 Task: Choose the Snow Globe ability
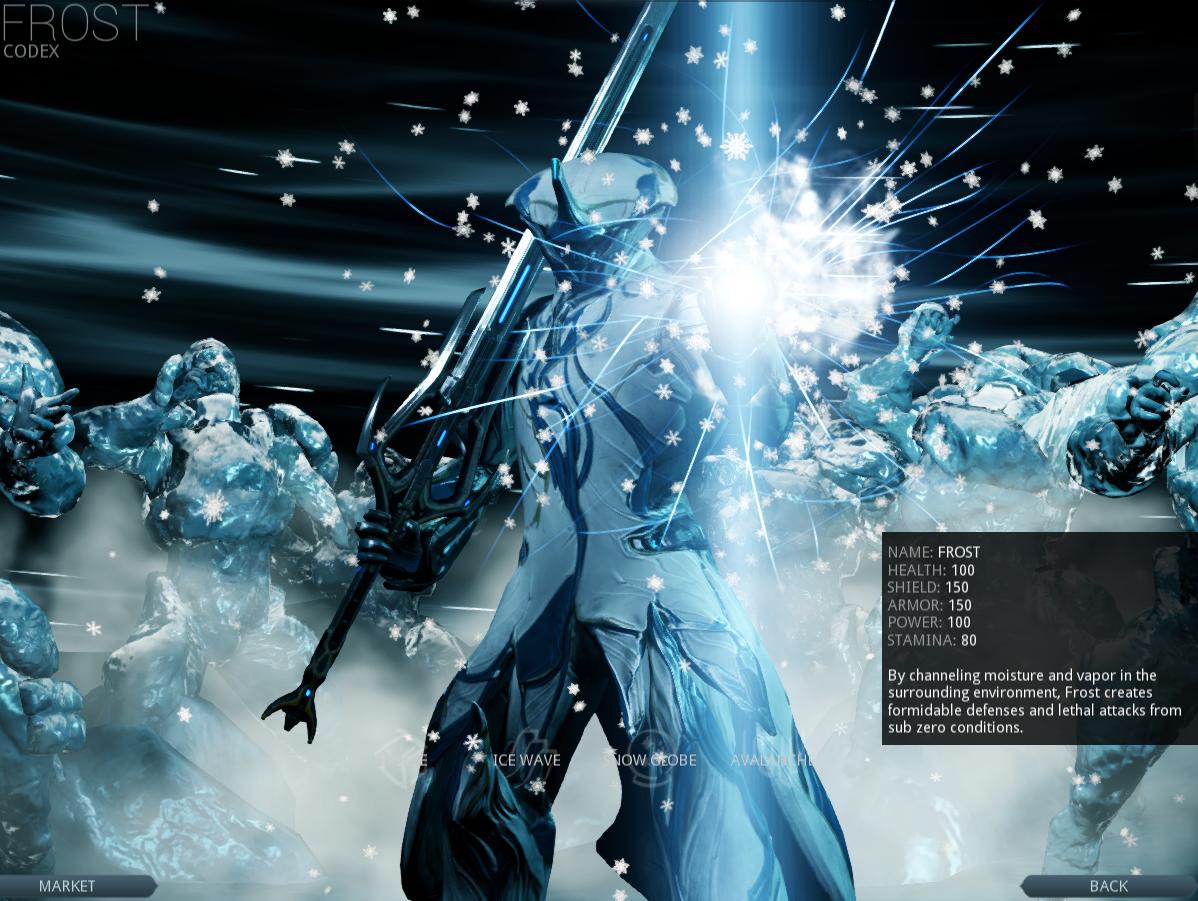[x=653, y=760]
